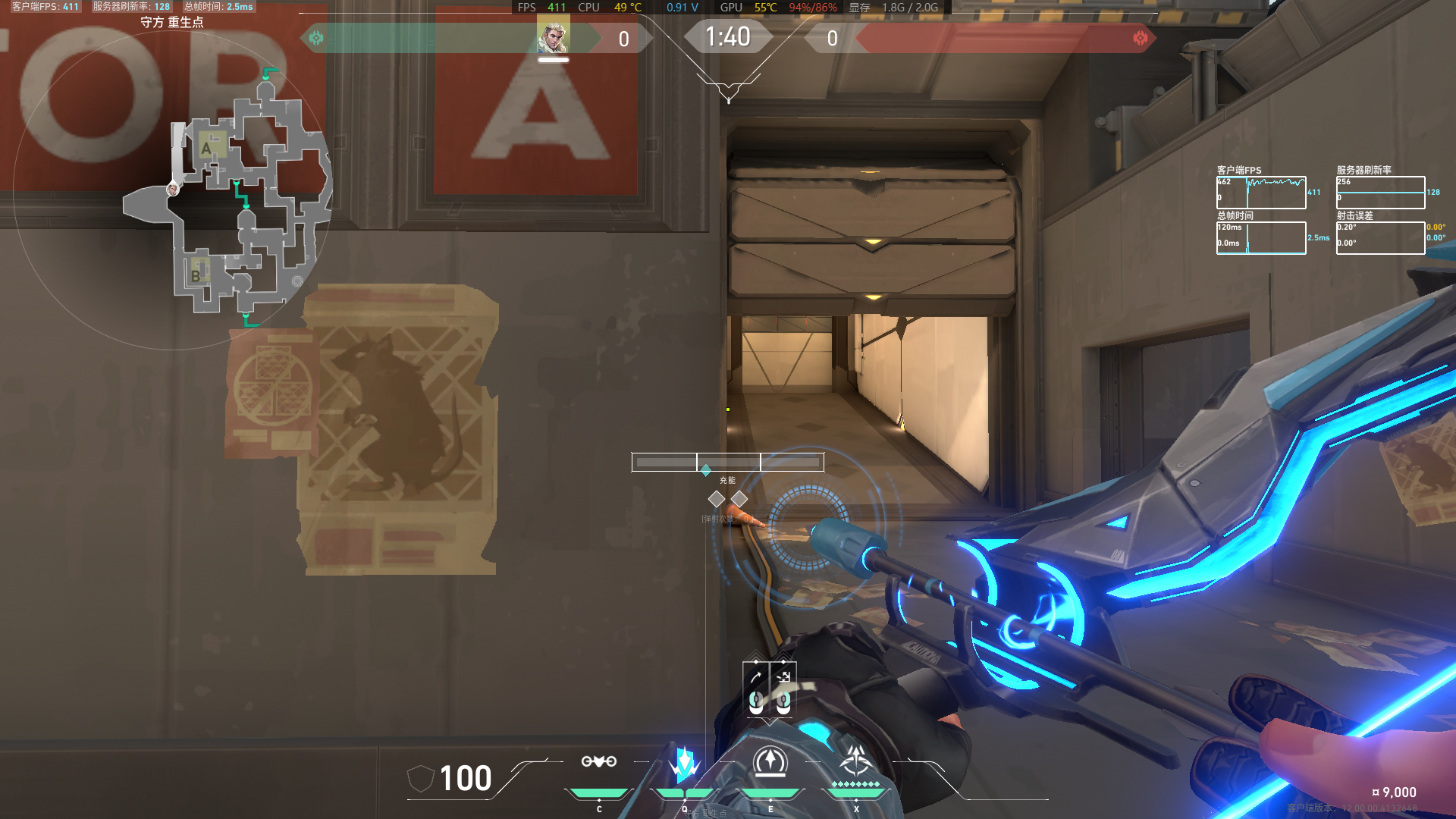
Task: Click the A site marker on minimap
Action: [x=206, y=147]
